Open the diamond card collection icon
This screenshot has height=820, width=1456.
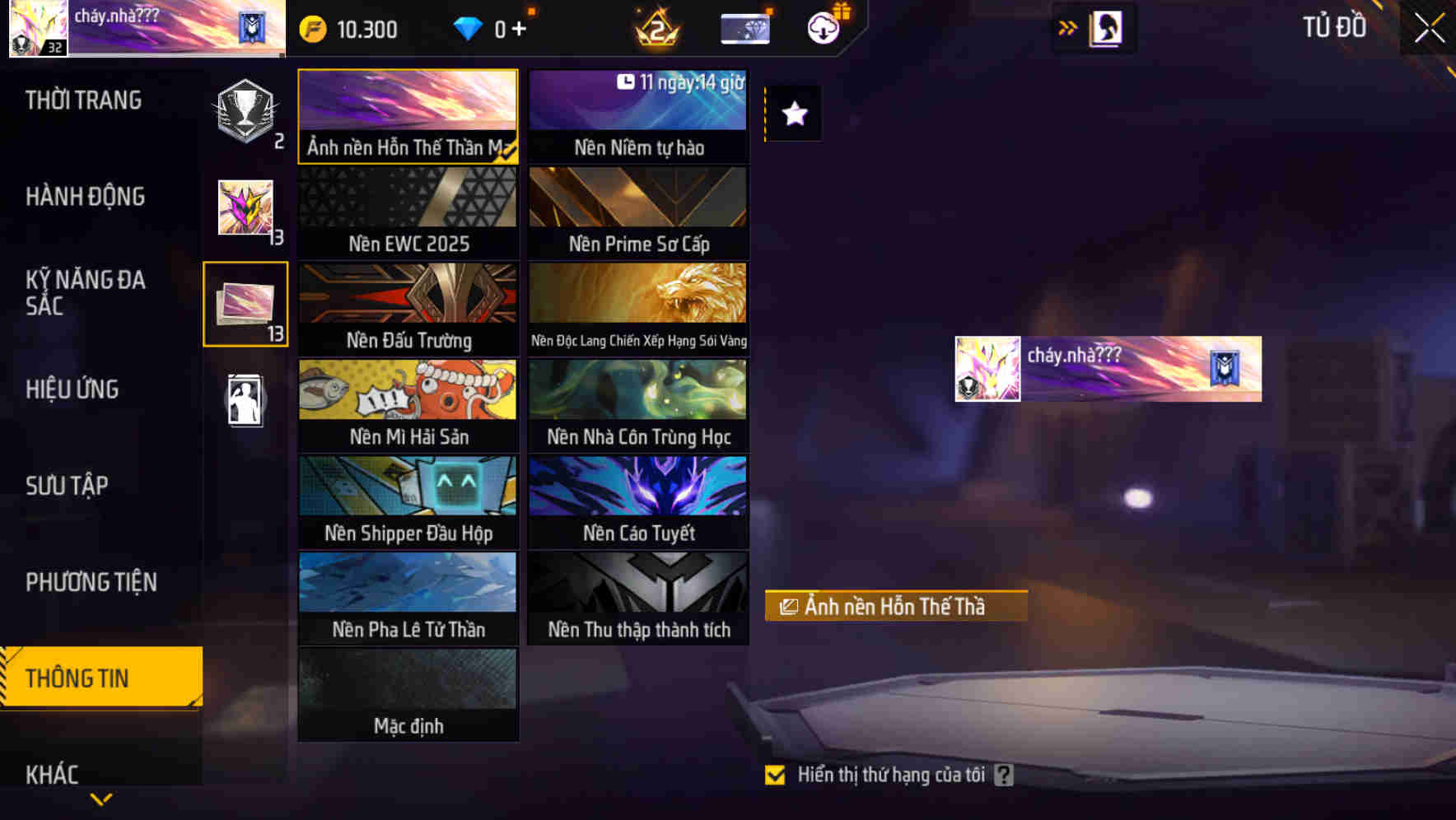click(744, 28)
